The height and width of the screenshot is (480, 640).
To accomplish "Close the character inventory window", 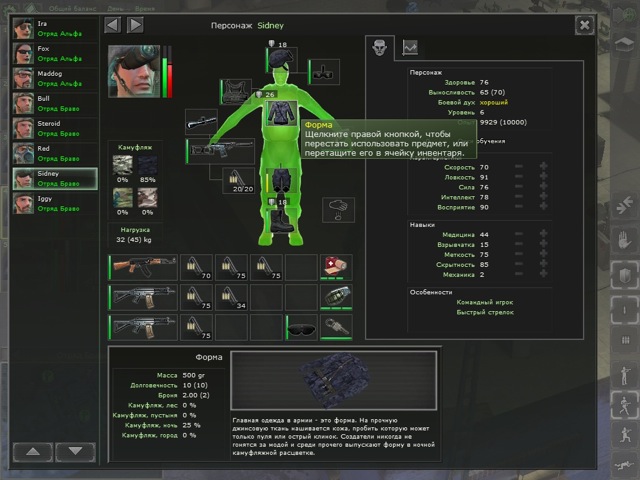I will [584, 24].
